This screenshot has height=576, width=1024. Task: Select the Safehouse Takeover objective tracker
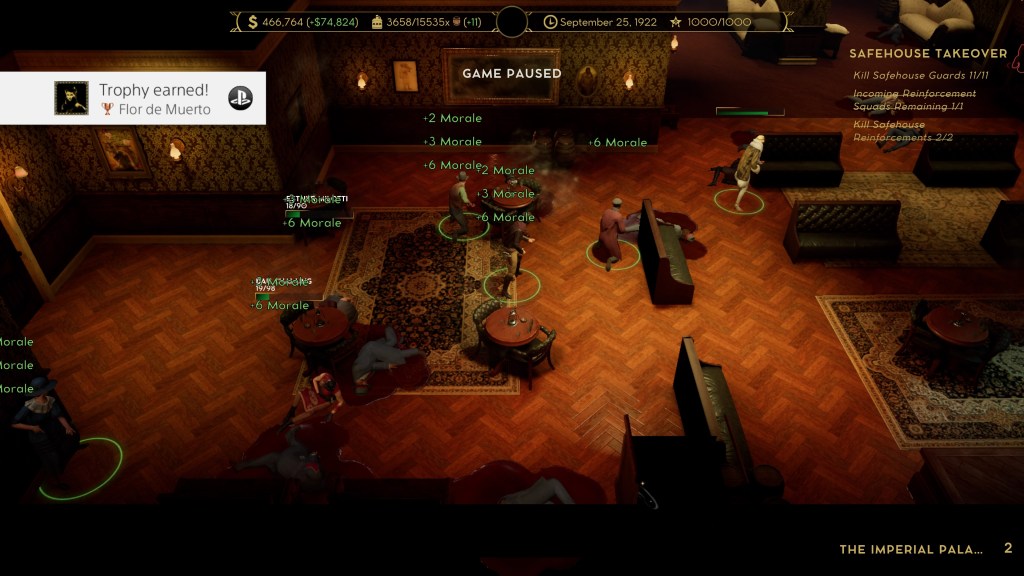pos(928,53)
